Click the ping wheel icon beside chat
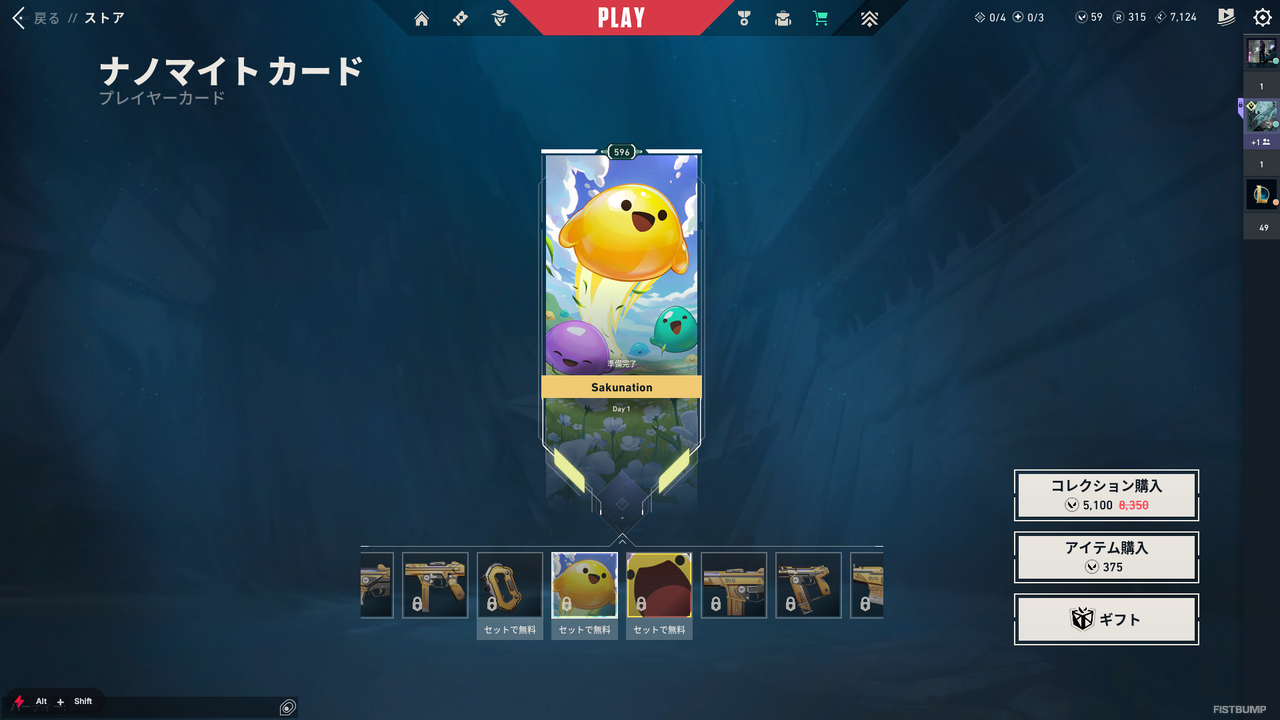Screen dimensions: 1280x720 point(287,707)
